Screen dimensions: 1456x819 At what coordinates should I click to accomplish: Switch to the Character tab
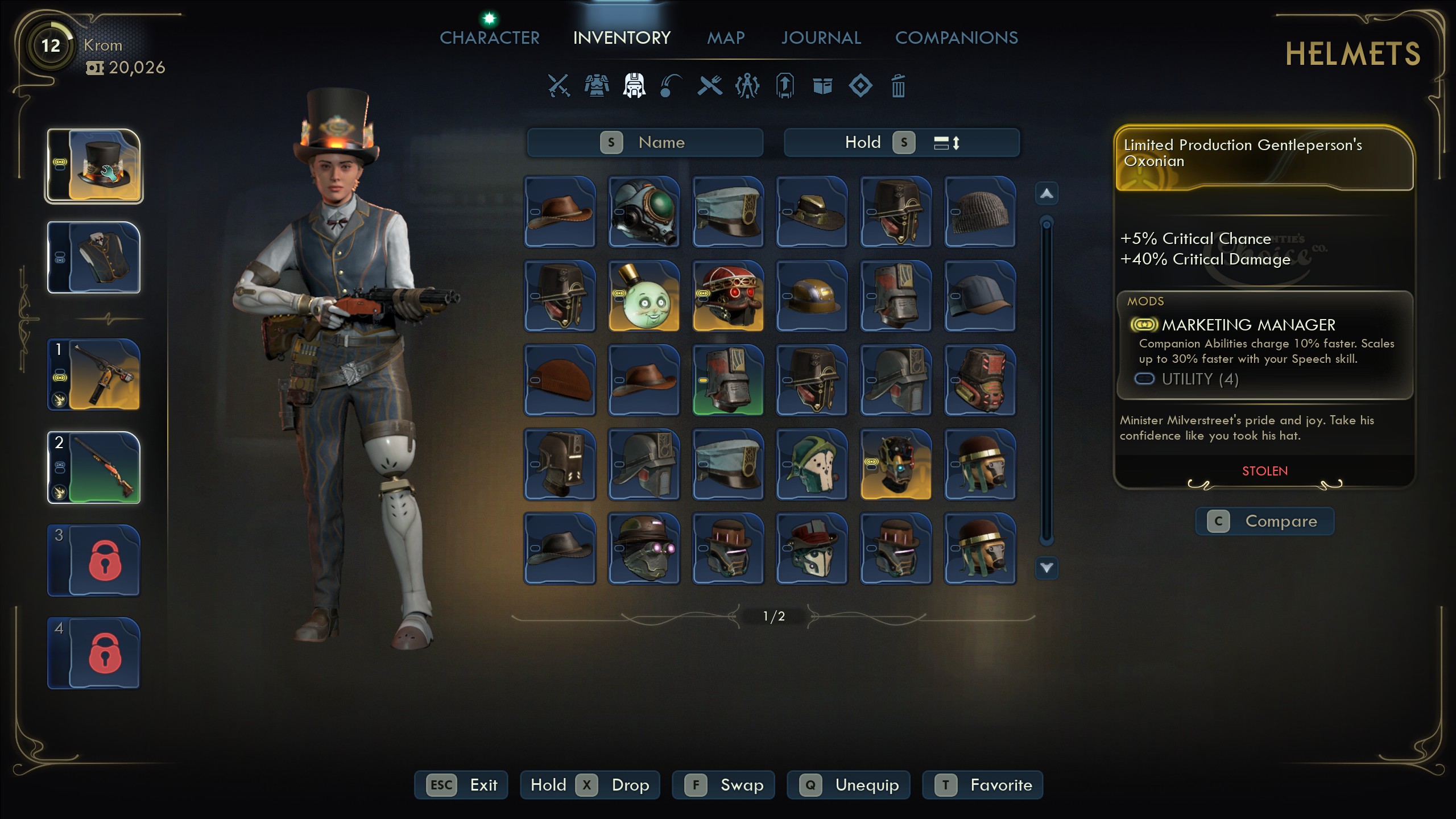tap(490, 38)
